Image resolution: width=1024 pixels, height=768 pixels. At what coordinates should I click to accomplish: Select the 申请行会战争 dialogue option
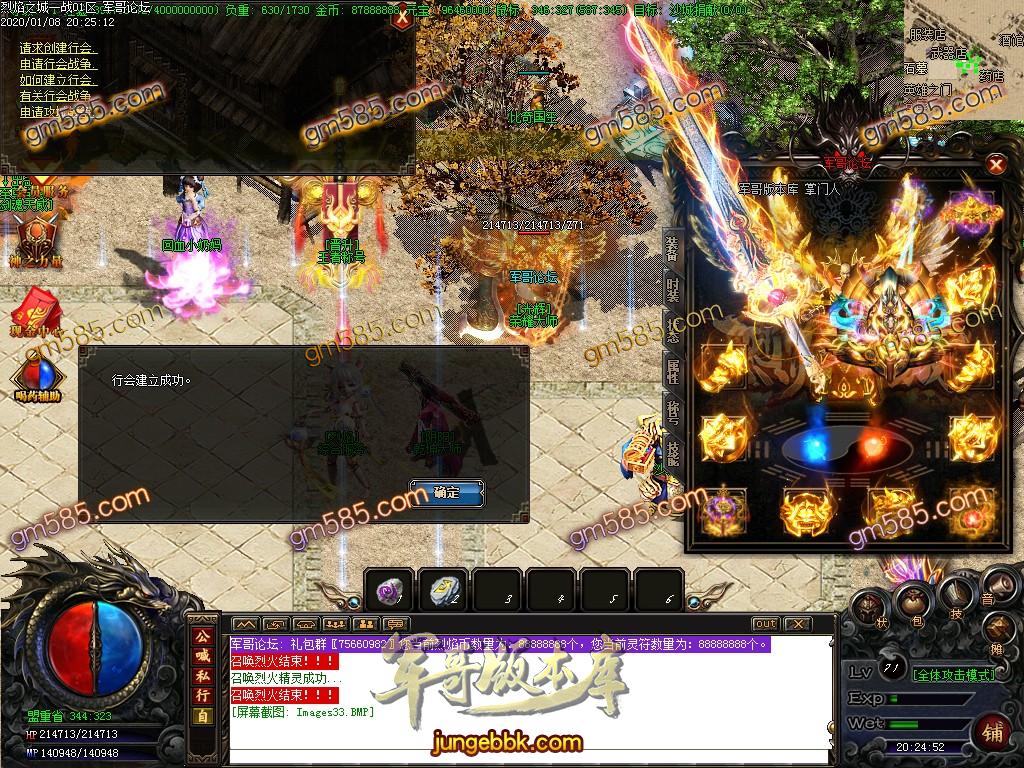pos(58,64)
